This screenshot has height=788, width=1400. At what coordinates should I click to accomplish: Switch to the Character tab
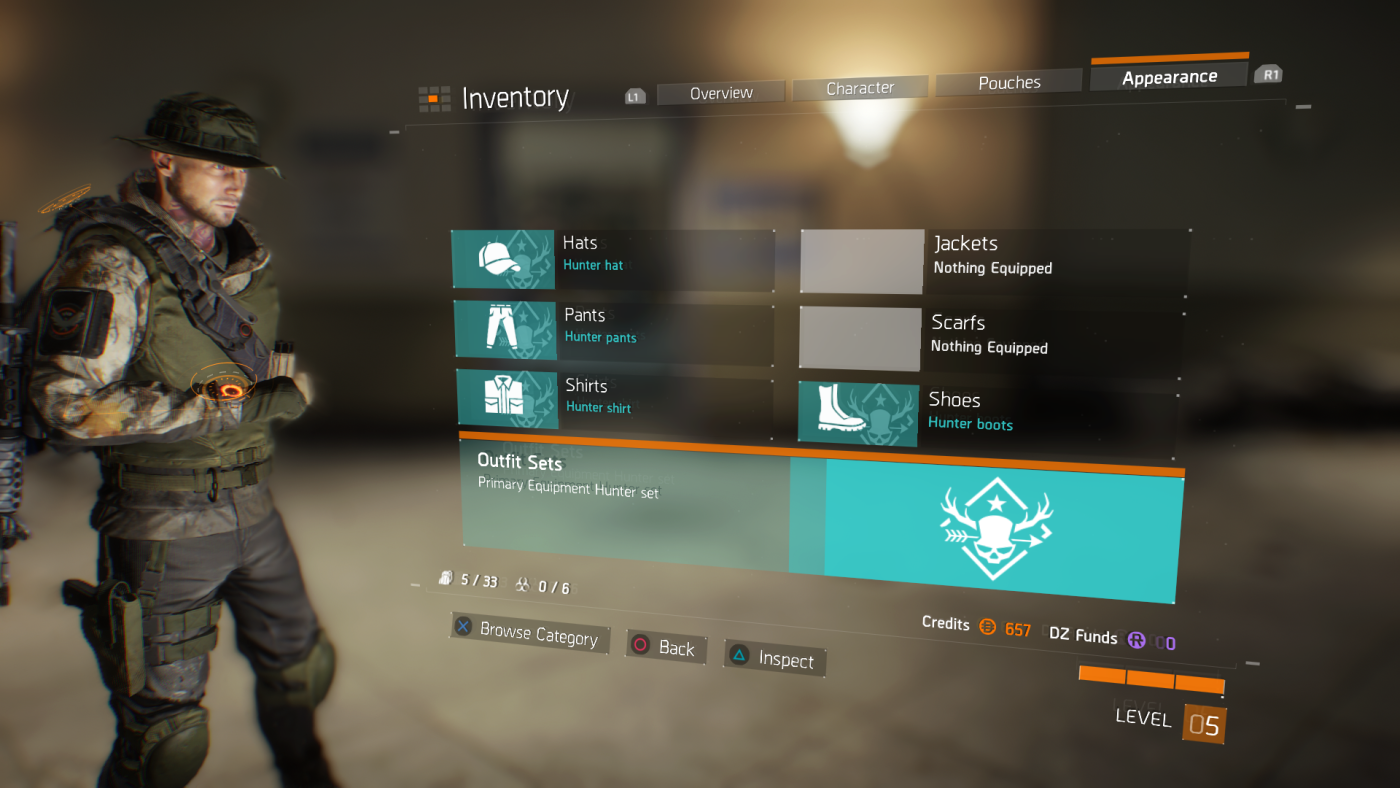[859, 87]
